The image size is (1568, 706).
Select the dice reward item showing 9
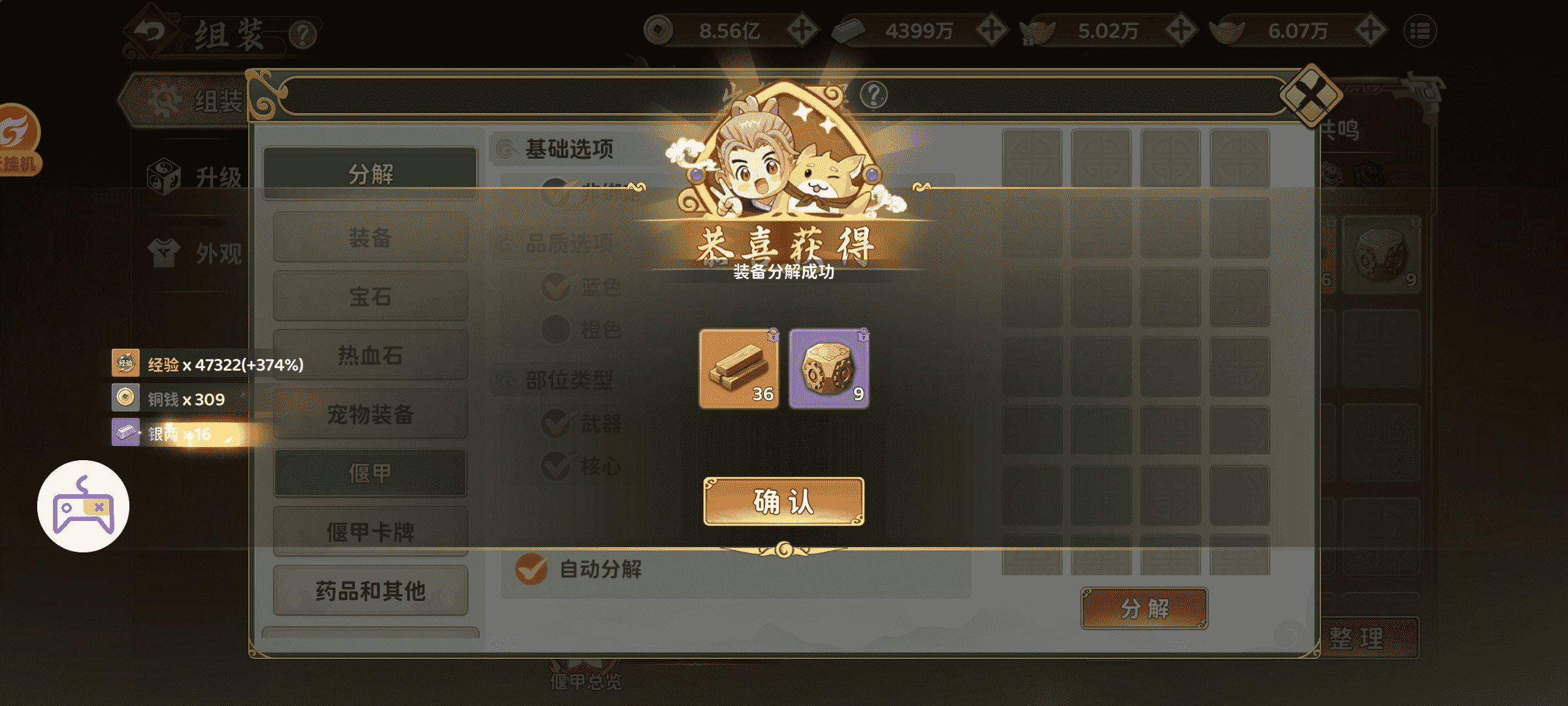coord(829,369)
